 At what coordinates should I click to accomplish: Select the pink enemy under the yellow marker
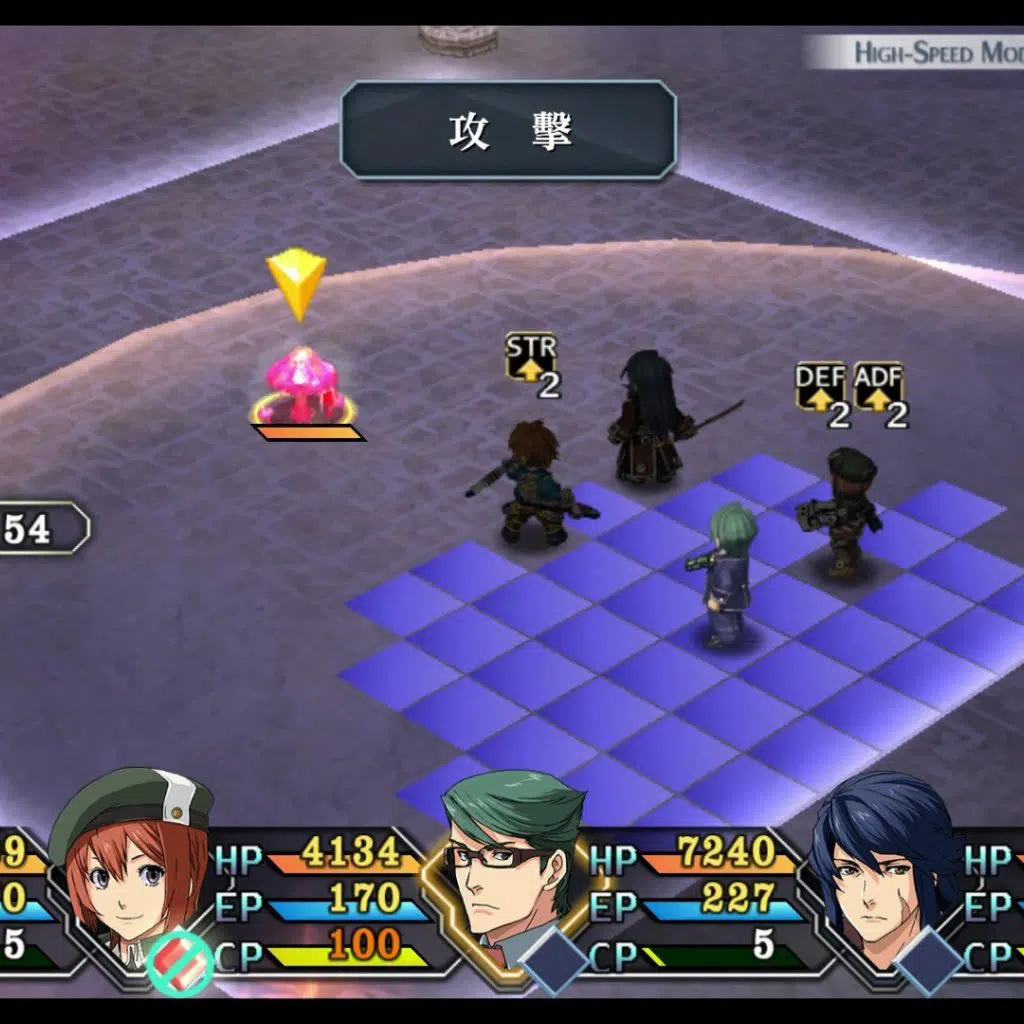pos(304,386)
